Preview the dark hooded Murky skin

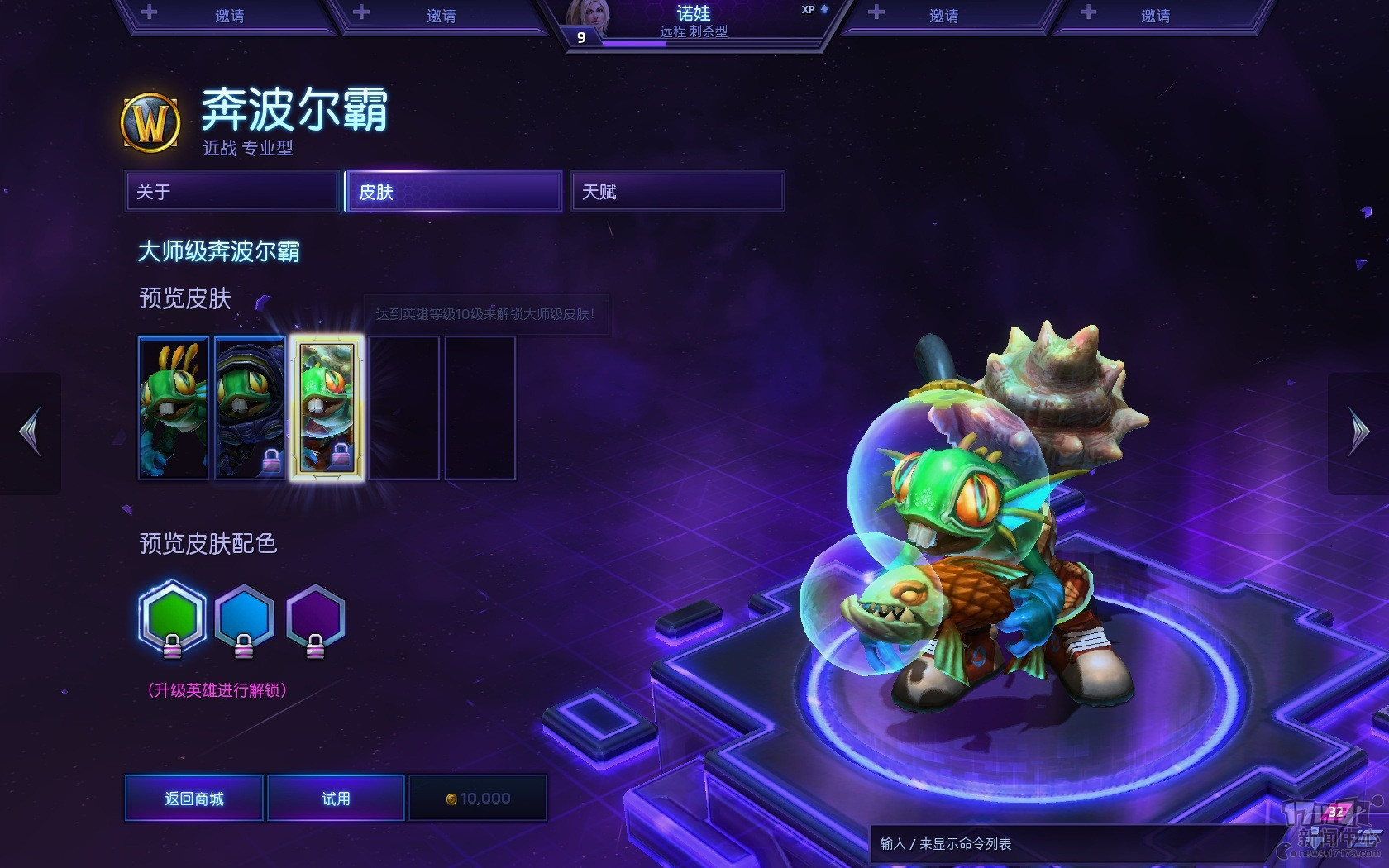pos(250,408)
